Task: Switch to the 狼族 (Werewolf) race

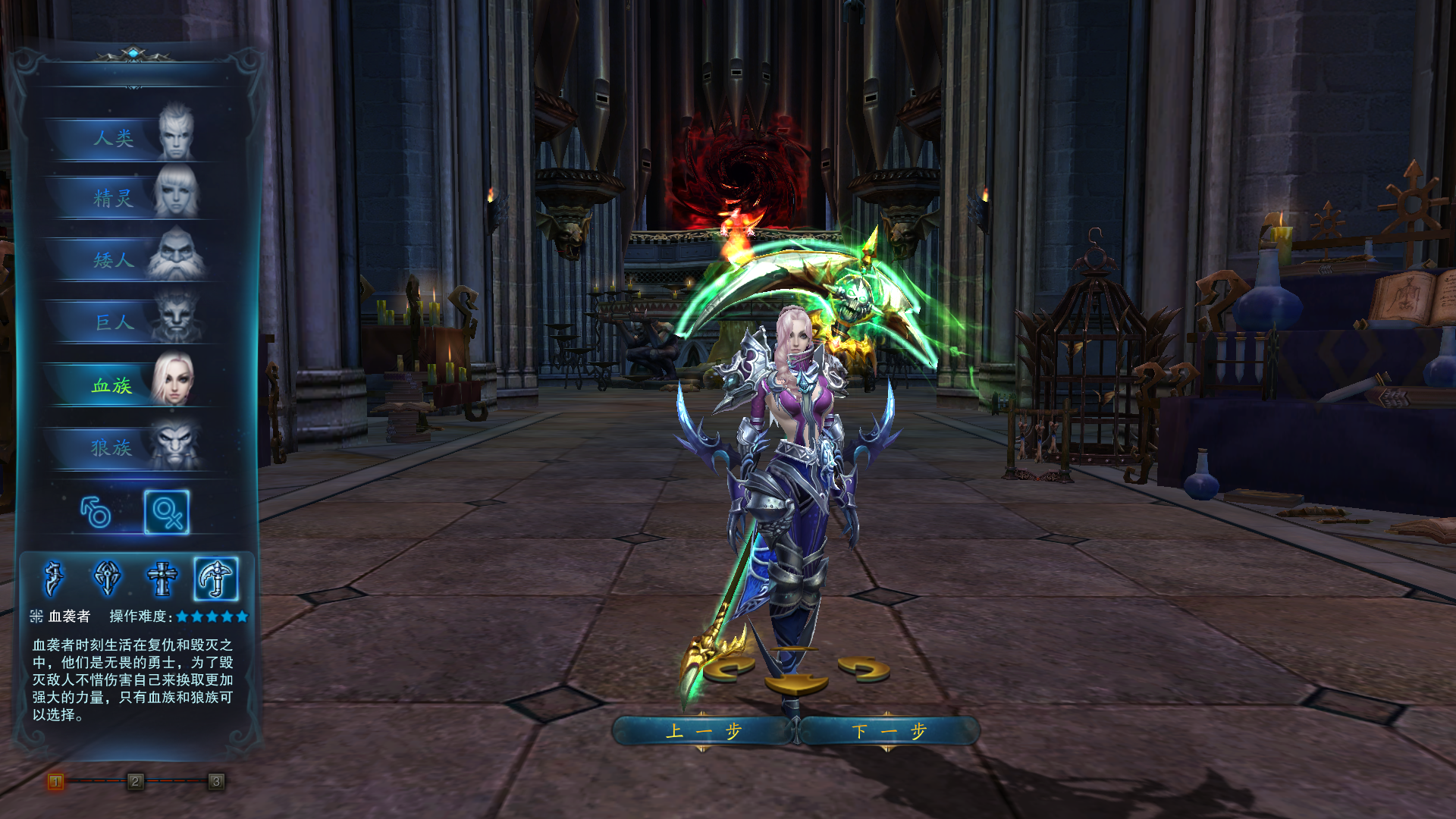Action: 129,448
